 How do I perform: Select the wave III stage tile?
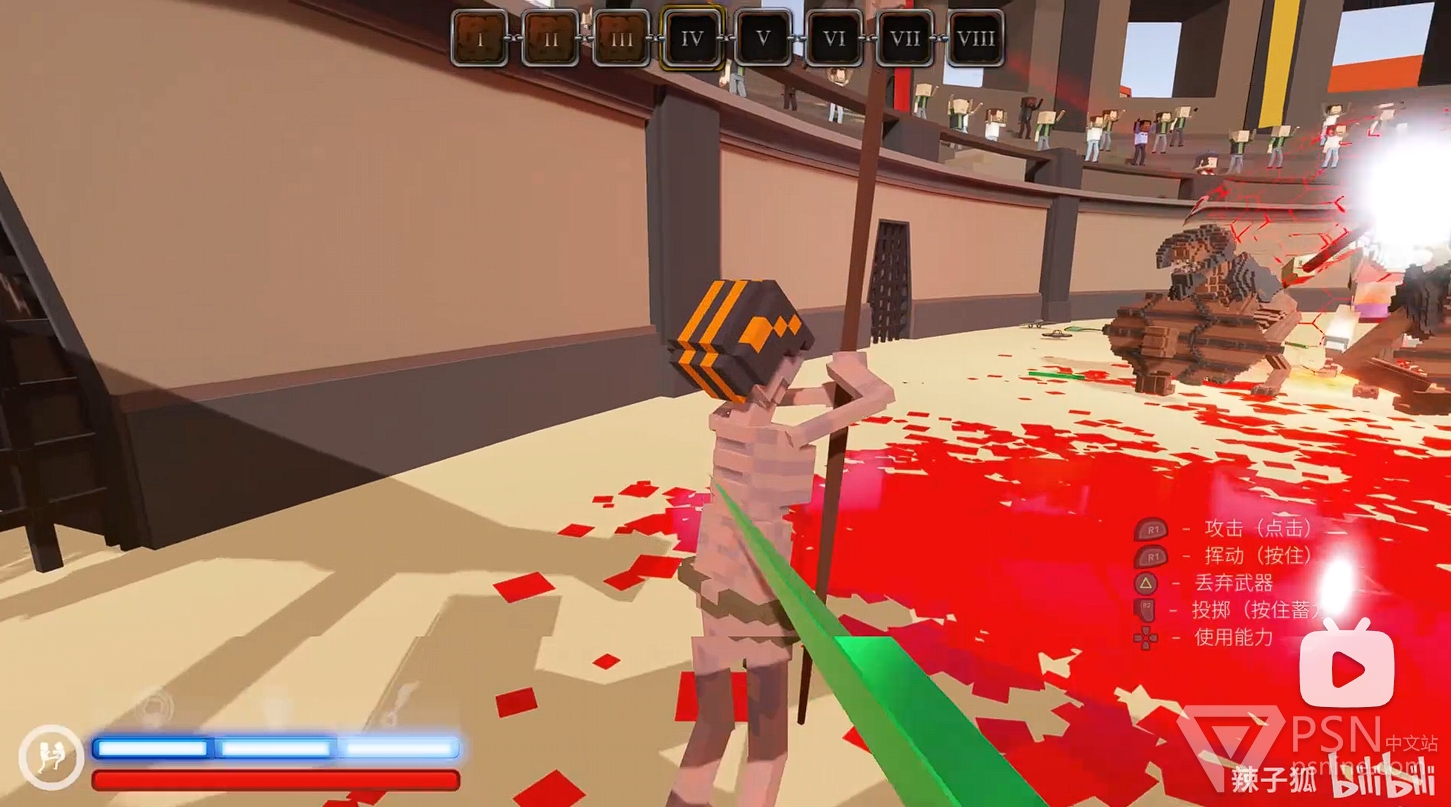[621, 38]
